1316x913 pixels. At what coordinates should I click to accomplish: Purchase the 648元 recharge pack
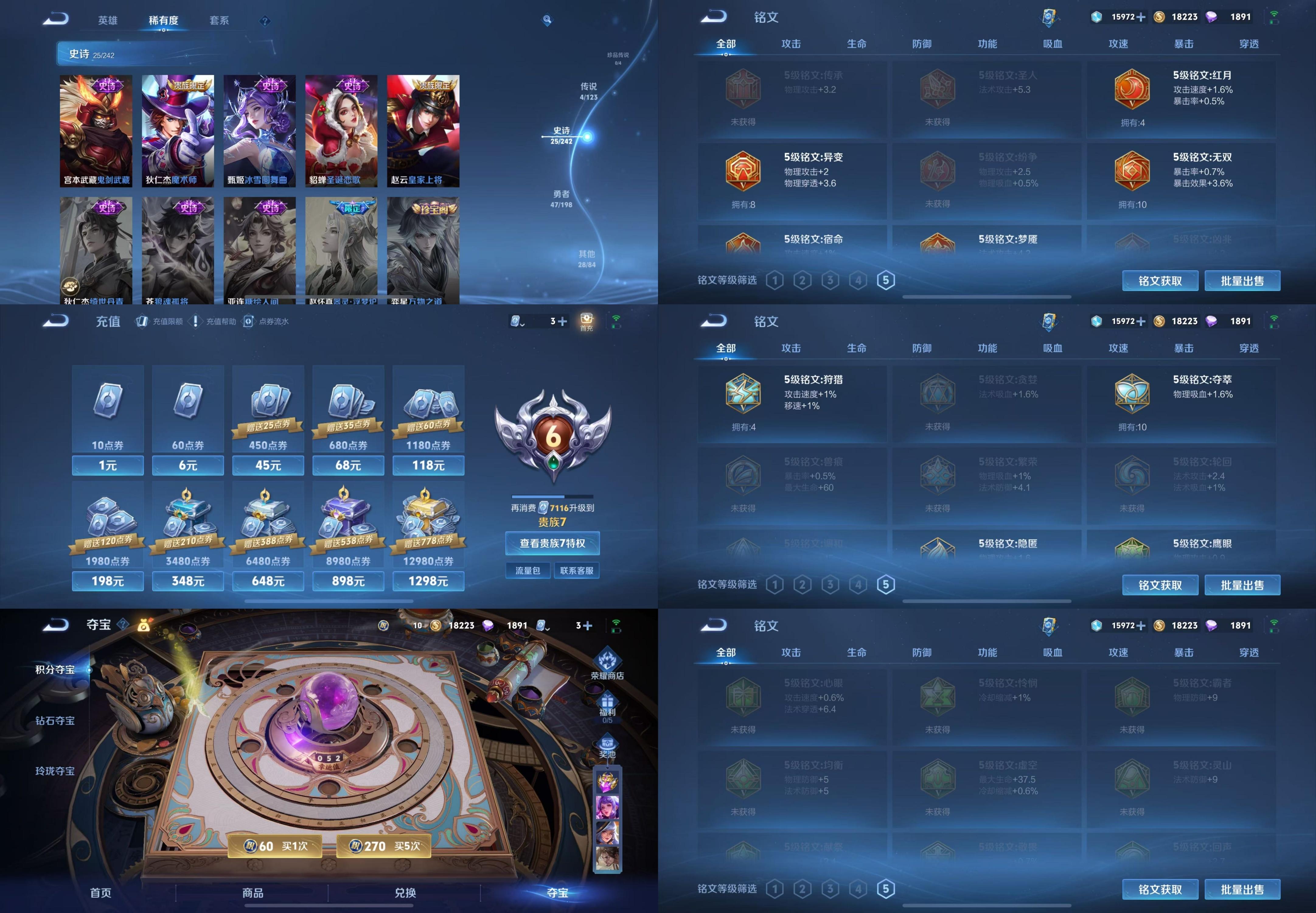pos(268,581)
